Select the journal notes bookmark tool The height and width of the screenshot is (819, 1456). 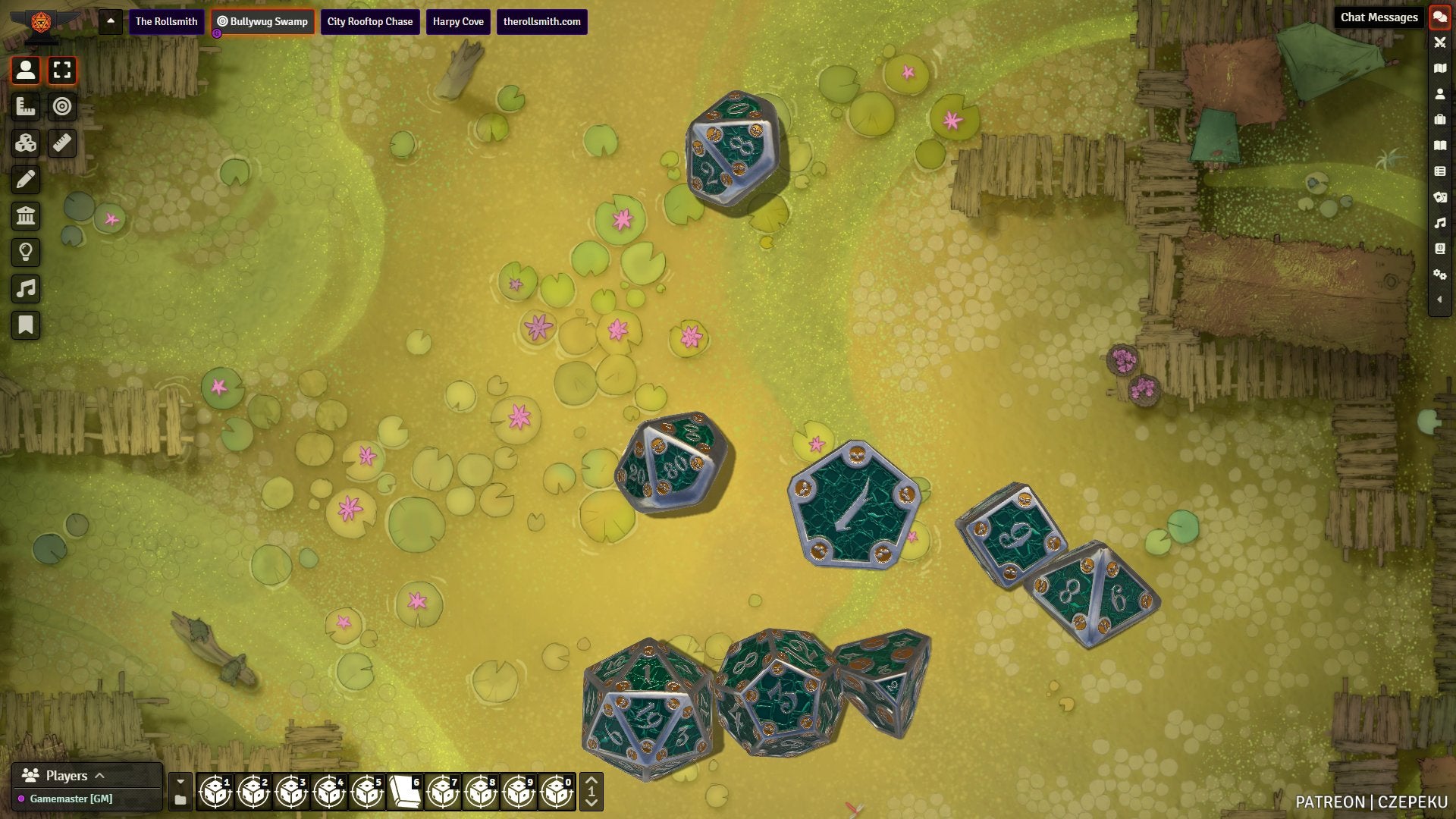pos(26,325)
